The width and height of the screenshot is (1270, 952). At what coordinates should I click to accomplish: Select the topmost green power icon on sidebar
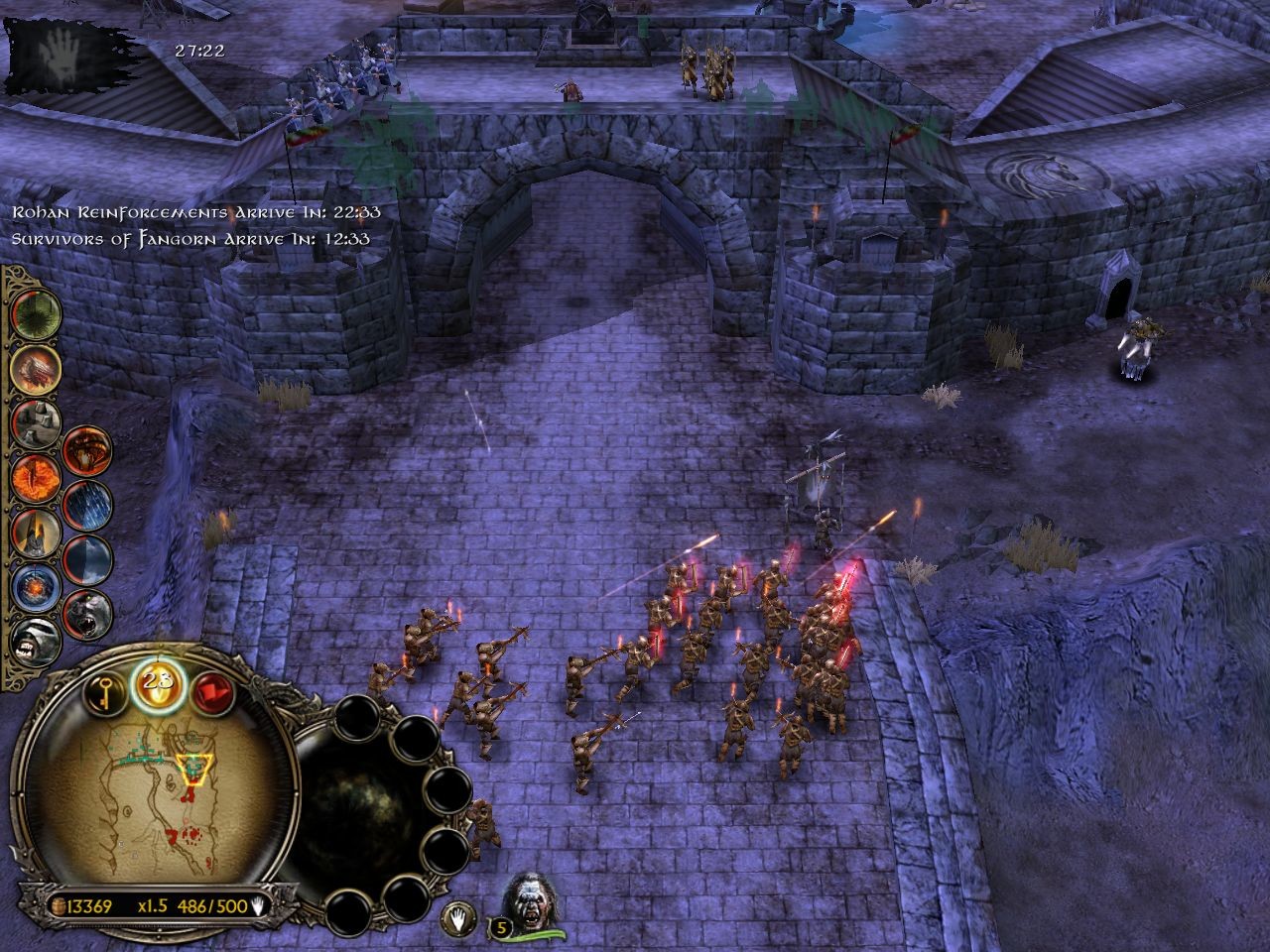tap(35, 315)
